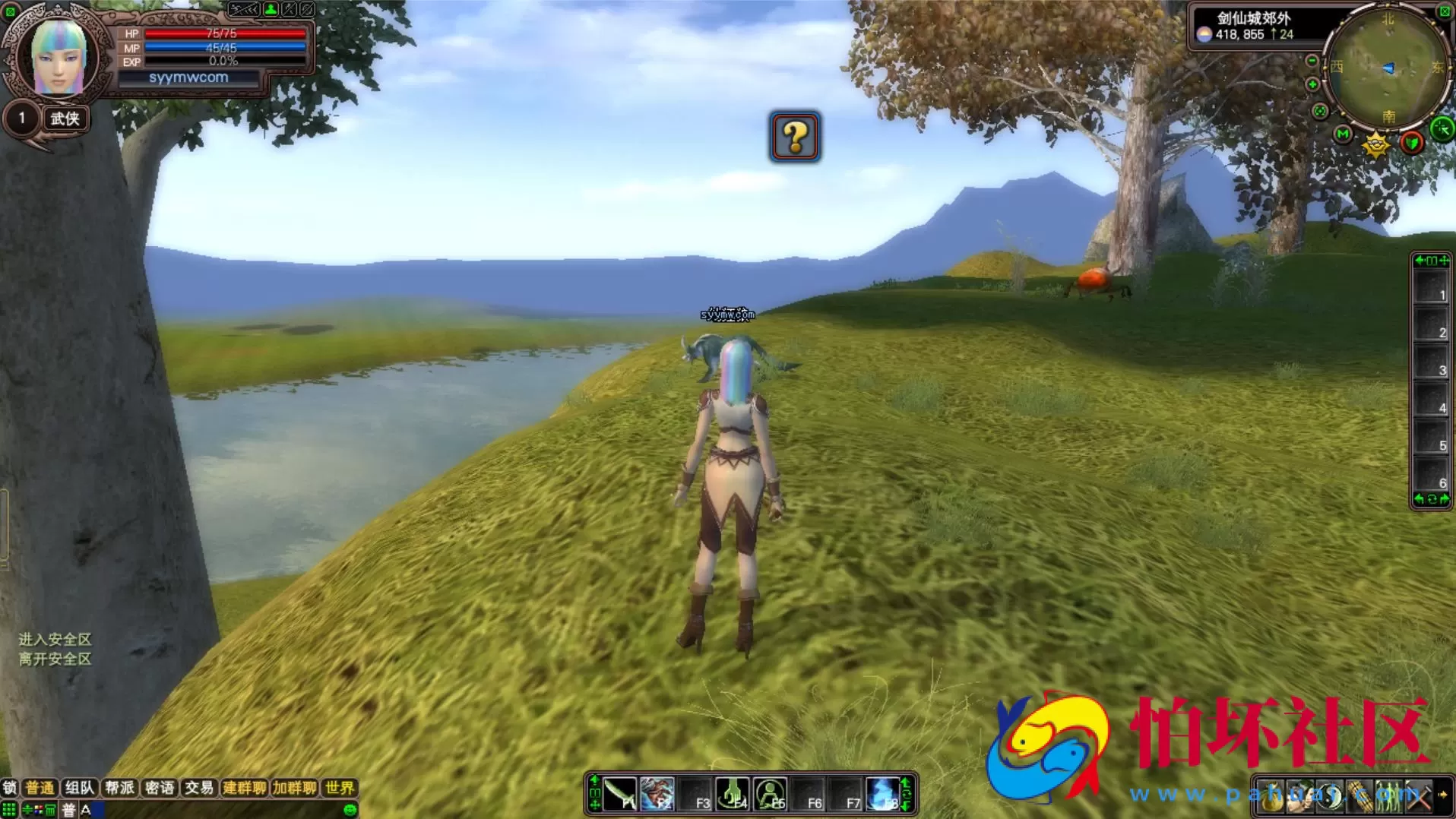Zoom in the minimap with the plus button
Screen dimensions: 1456x819
(1312, 84)
